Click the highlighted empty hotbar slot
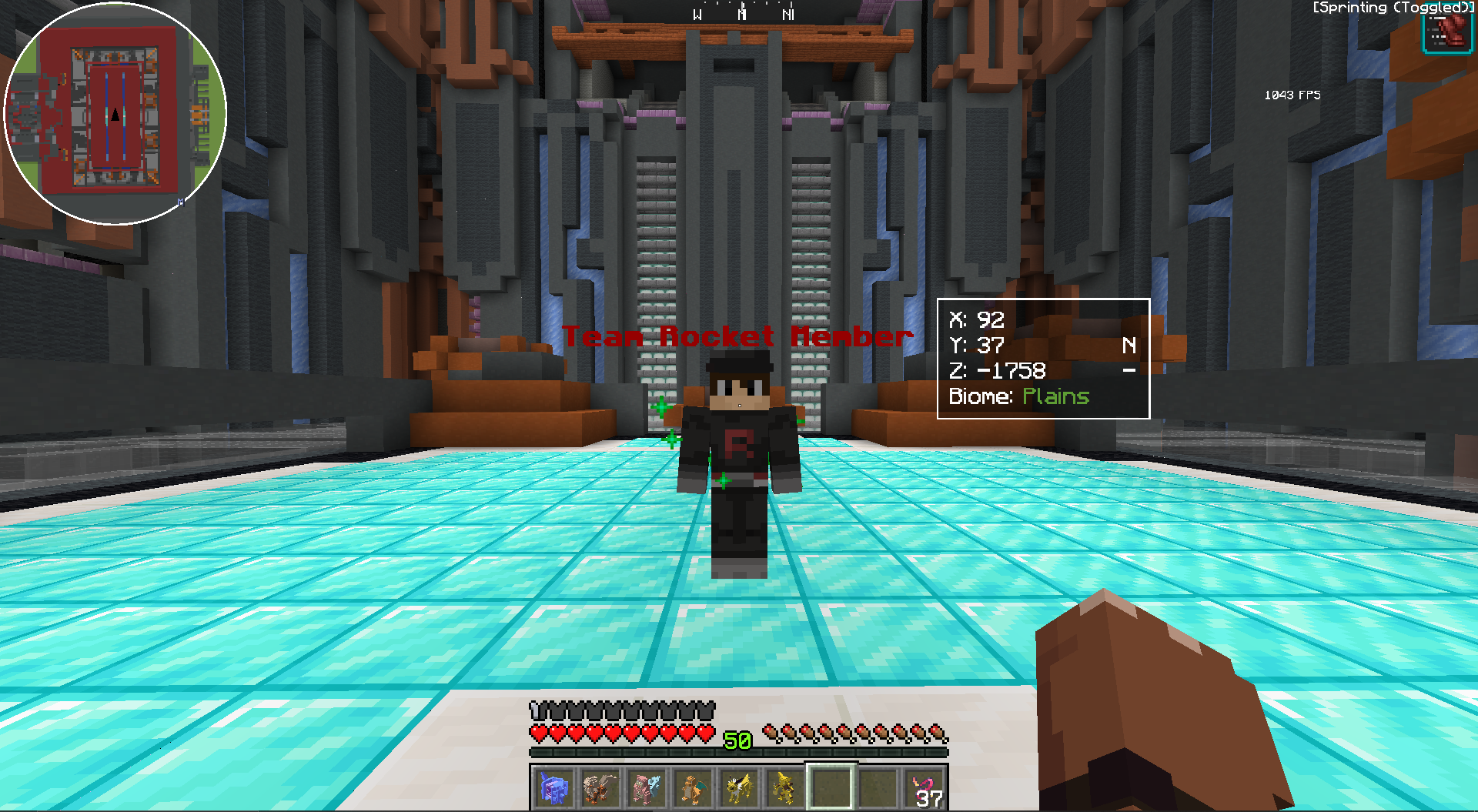1478x812 pixels. [831, 788]
